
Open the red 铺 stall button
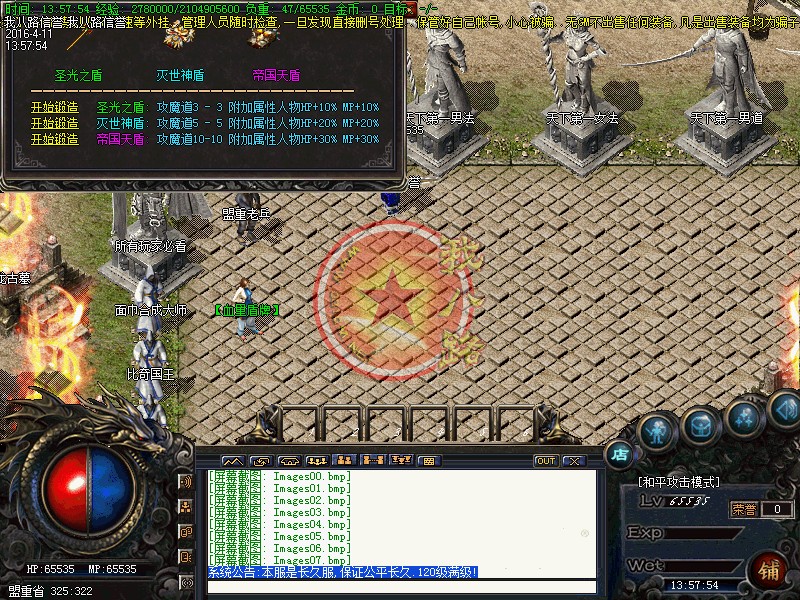(x=769, y=571)
